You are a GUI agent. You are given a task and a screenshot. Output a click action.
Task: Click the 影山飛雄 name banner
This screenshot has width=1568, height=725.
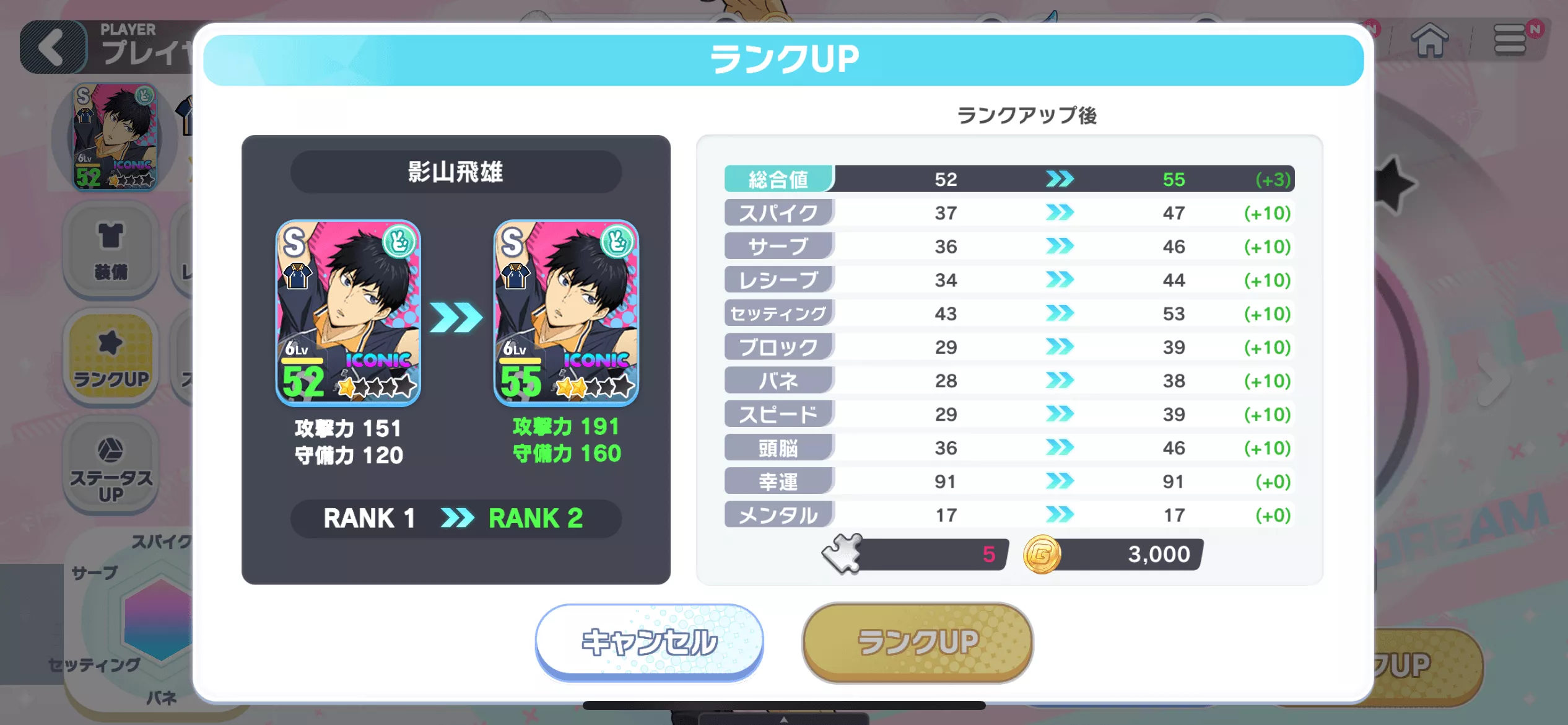(x=455, y=172)
